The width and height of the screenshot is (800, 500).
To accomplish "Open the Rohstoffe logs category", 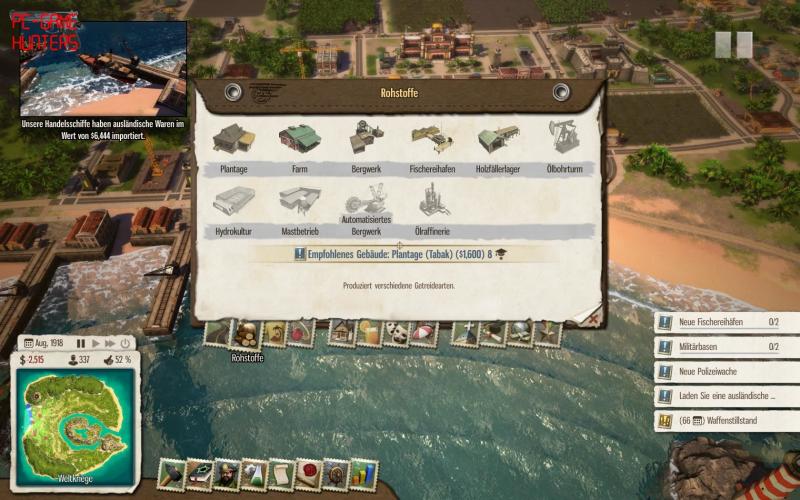I will point(246,334).
